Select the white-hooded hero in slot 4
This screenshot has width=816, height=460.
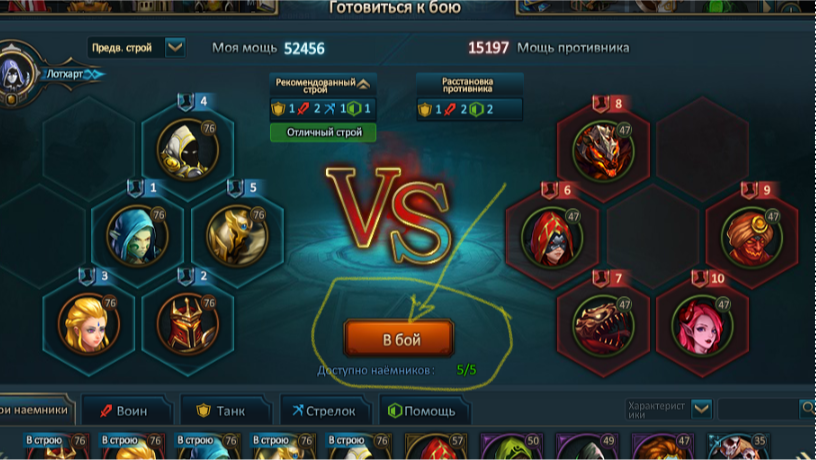coord(187,148)
